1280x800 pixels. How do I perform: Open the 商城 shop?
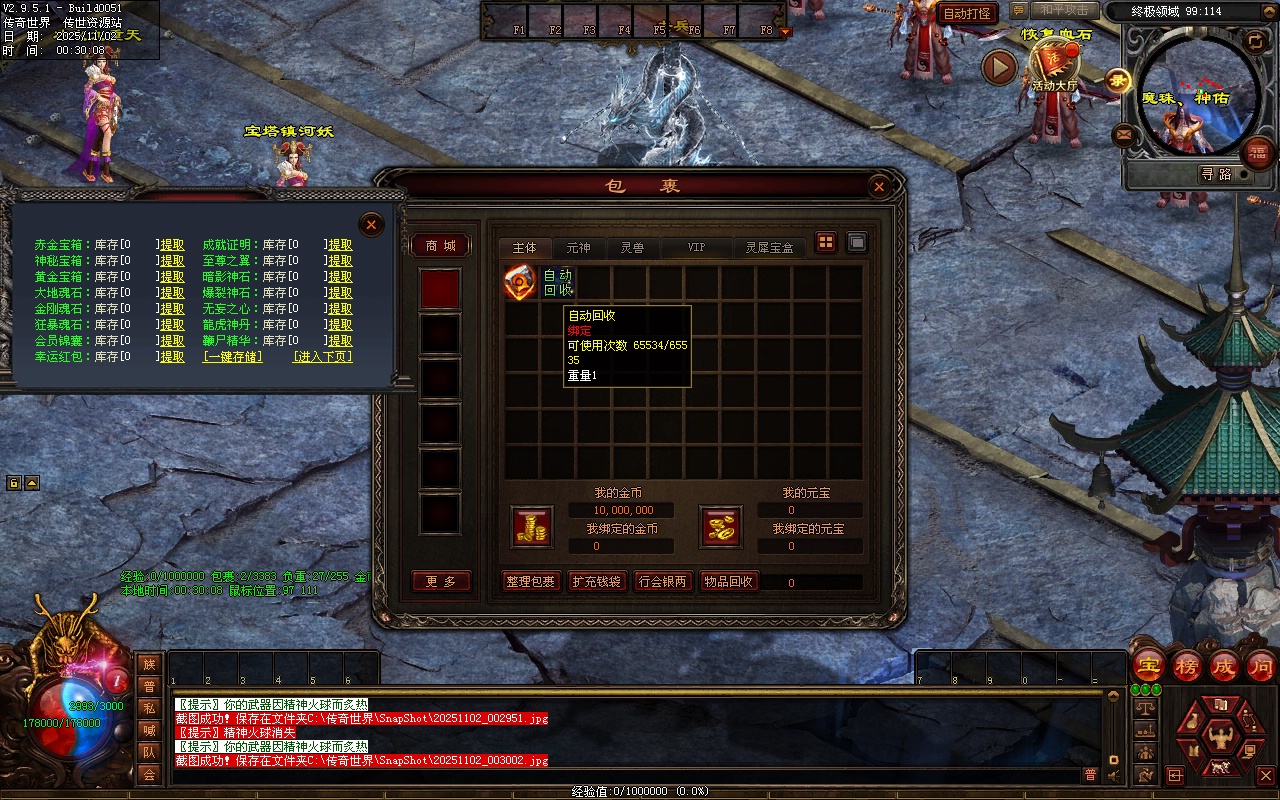point(441,246)
